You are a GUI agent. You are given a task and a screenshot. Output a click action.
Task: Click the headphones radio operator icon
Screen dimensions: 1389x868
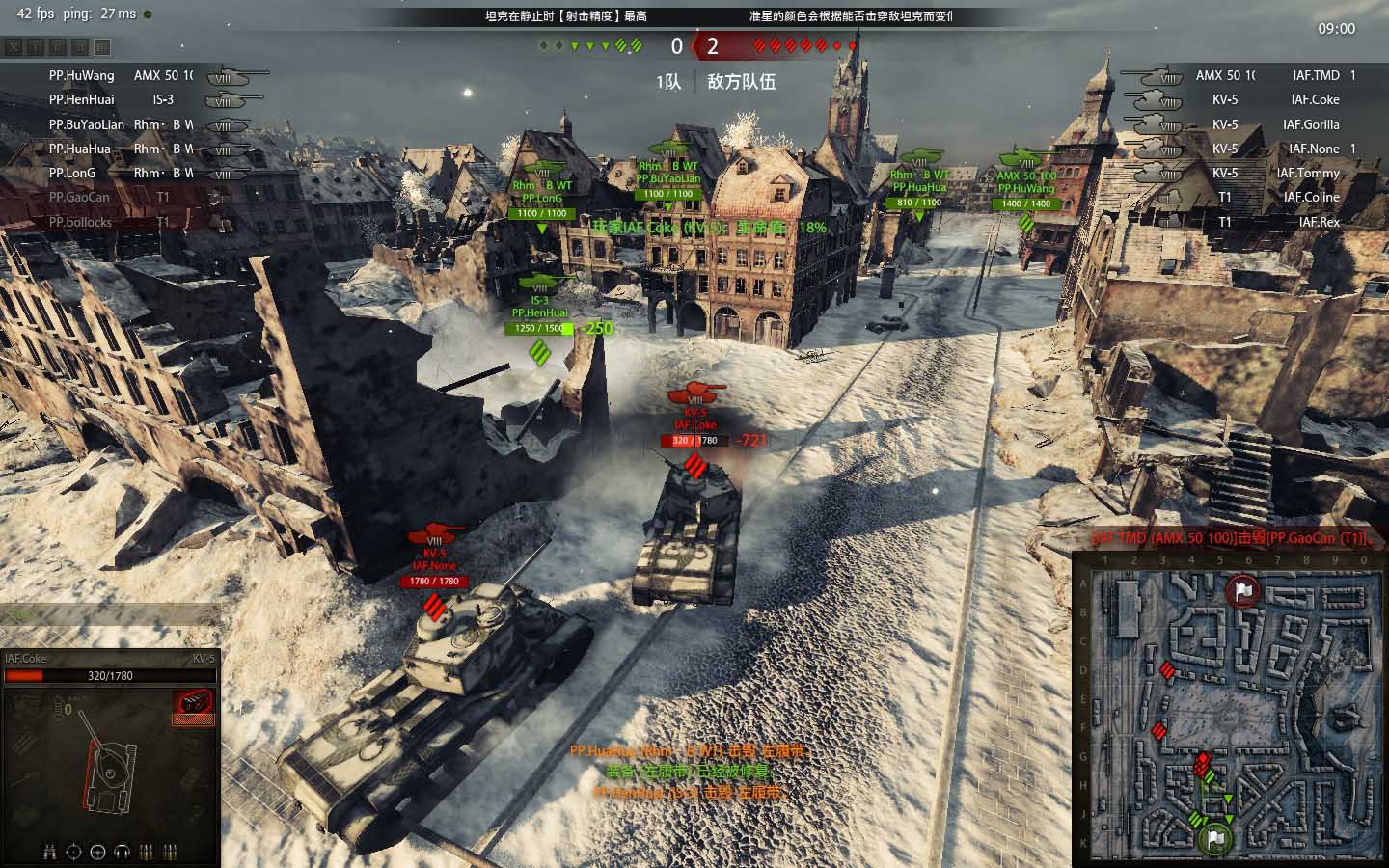click(x=122, y=852)
